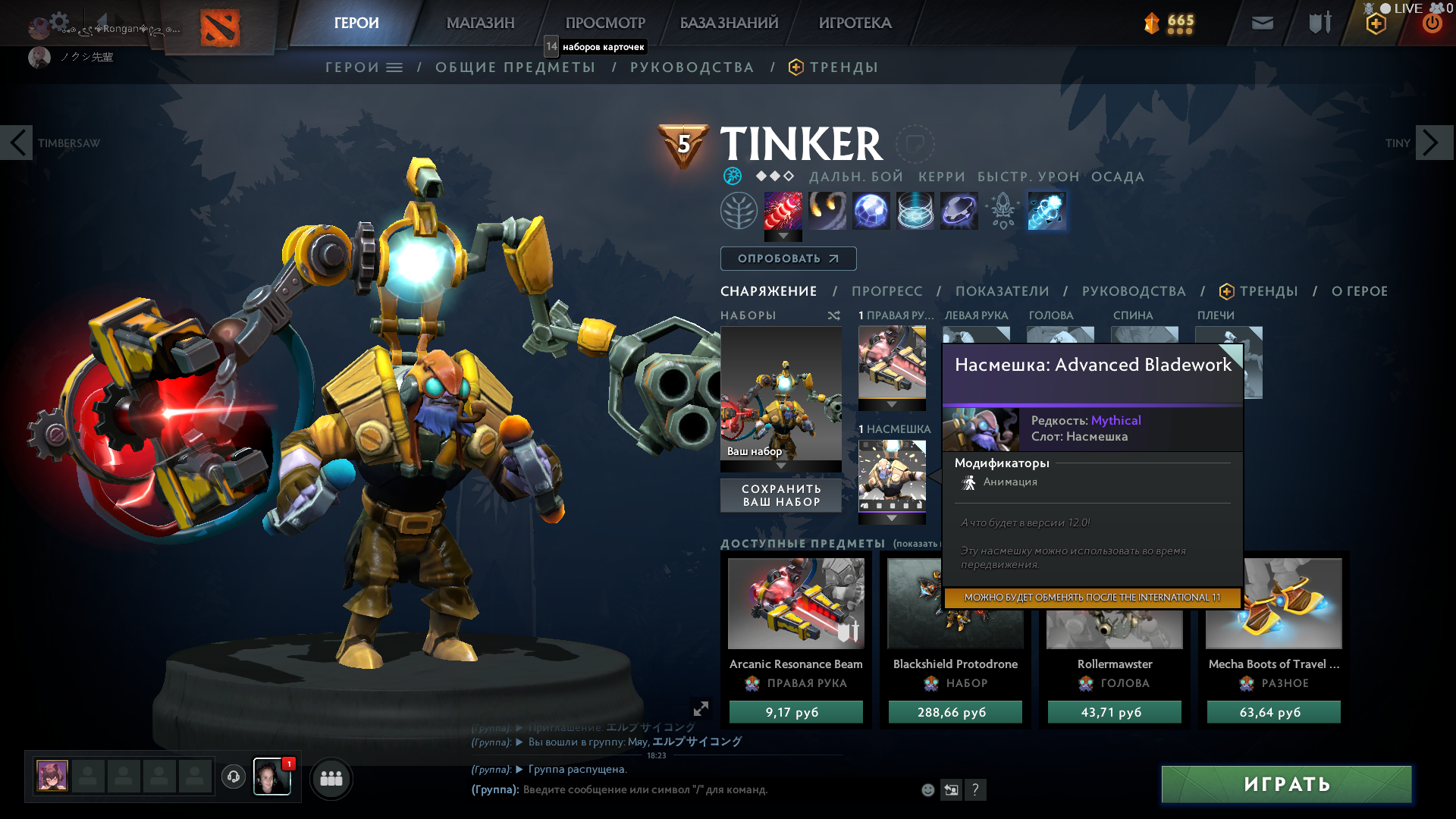
Task: Open the mail notifications icon
Action: click(x=1262, y=23)
